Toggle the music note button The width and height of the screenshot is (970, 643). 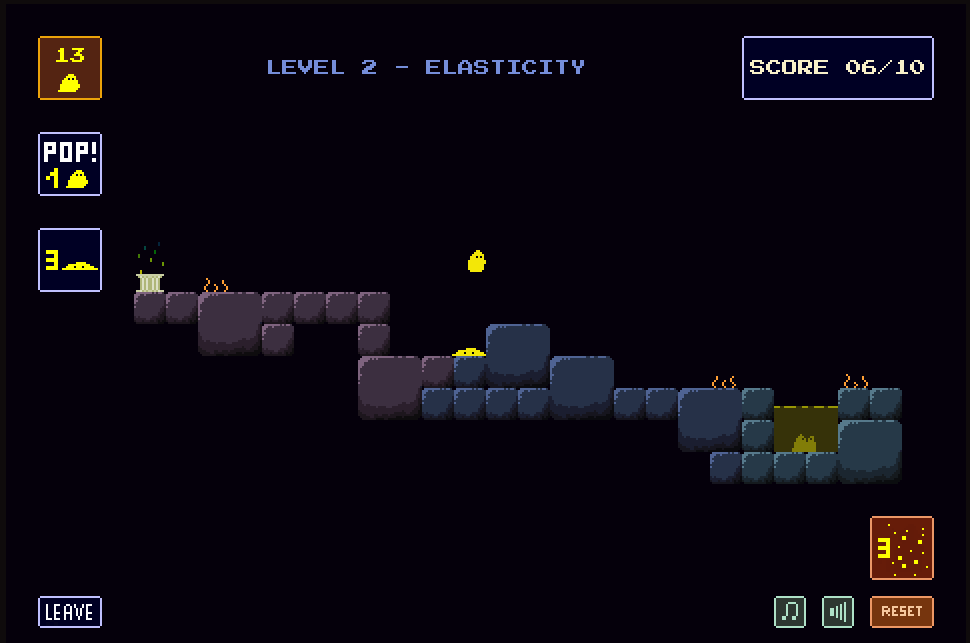click(790, 612)
